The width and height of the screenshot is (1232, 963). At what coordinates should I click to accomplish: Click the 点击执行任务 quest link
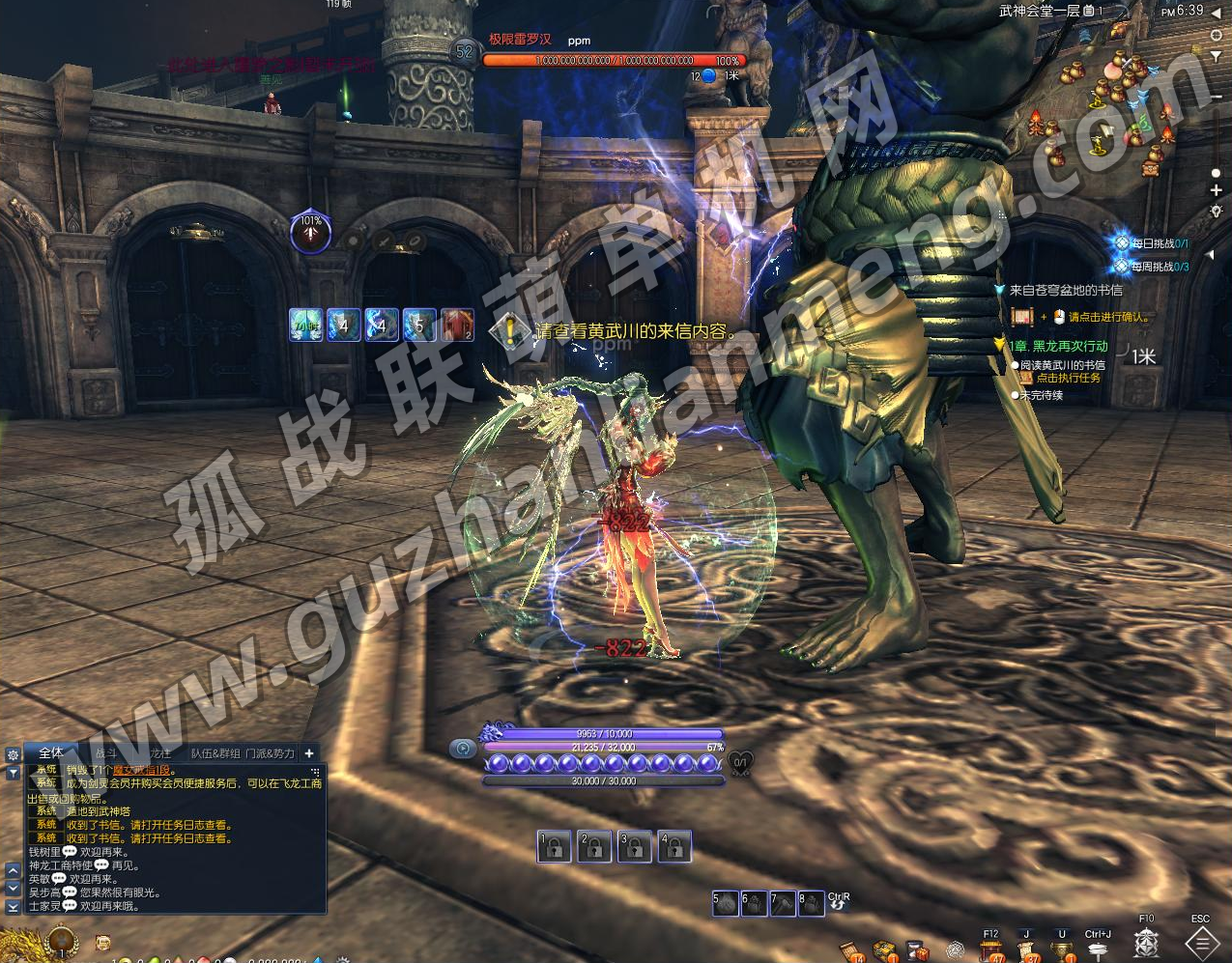coord(1068,378)
